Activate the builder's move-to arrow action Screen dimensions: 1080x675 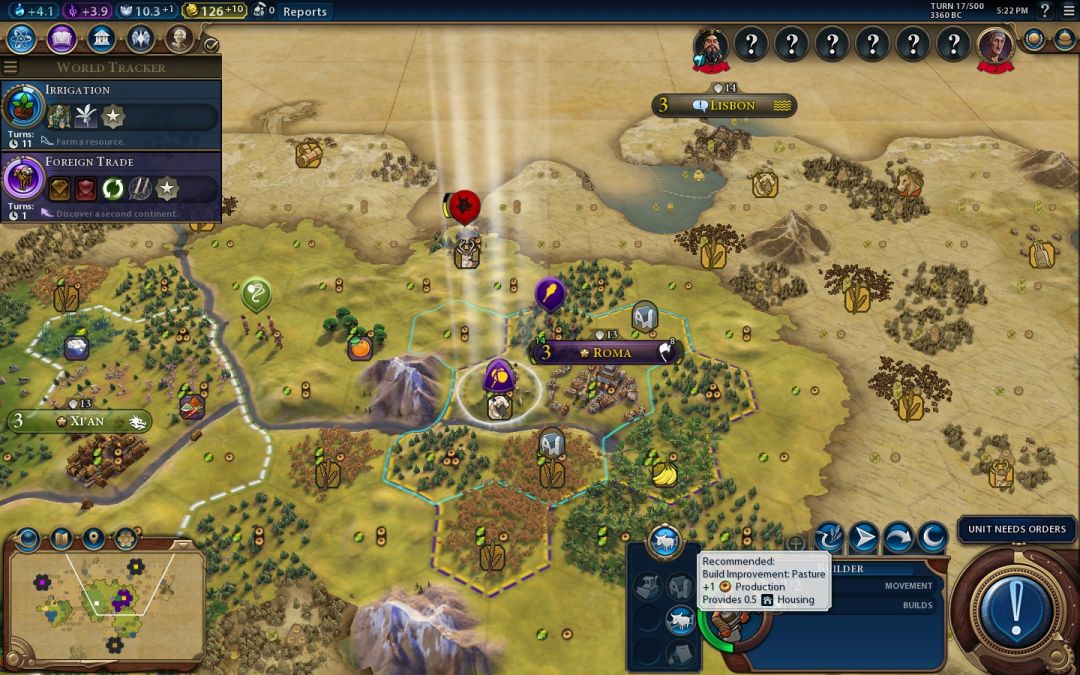coord(864,538)
